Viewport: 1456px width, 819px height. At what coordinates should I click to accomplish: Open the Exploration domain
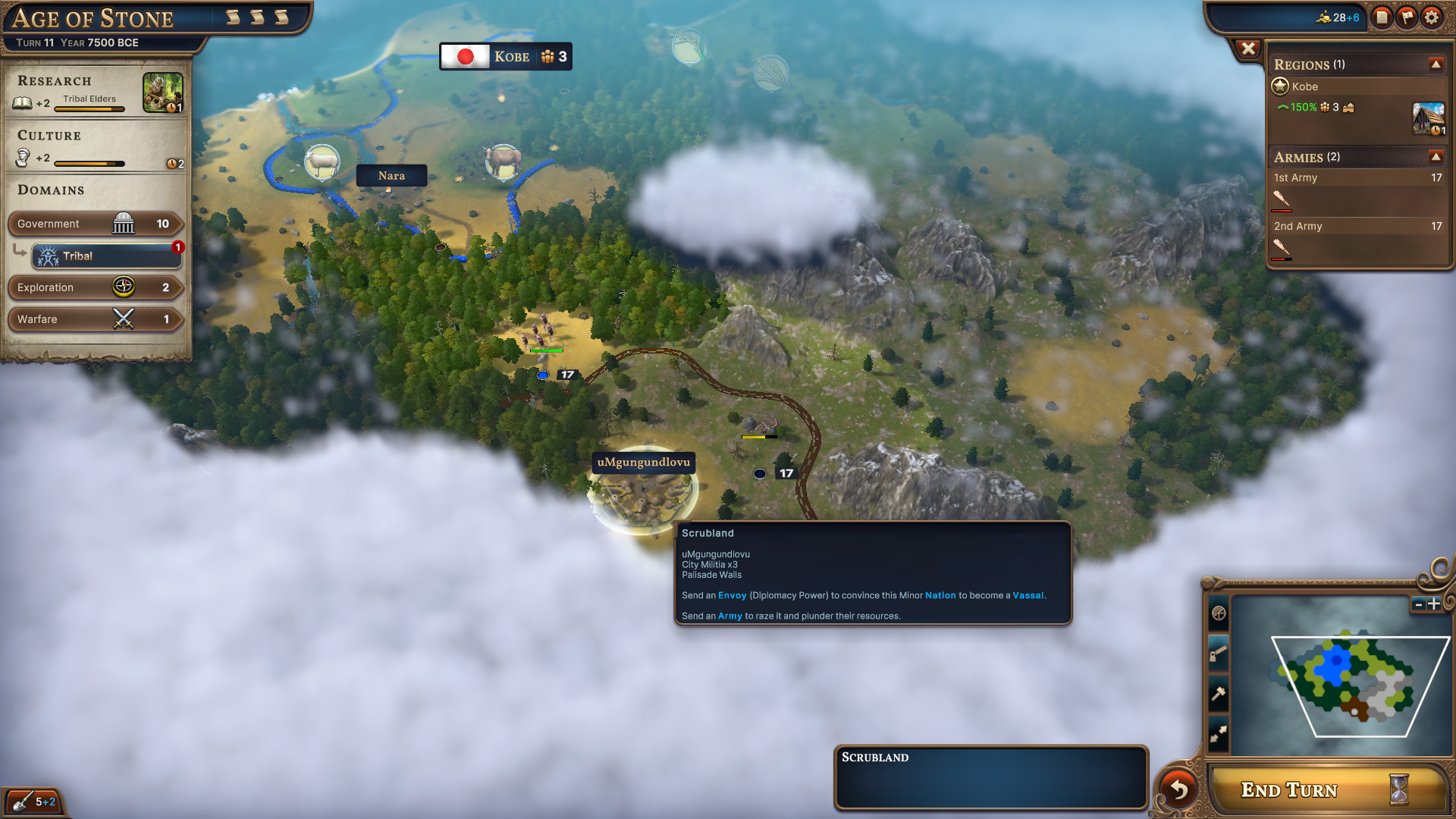95,287
